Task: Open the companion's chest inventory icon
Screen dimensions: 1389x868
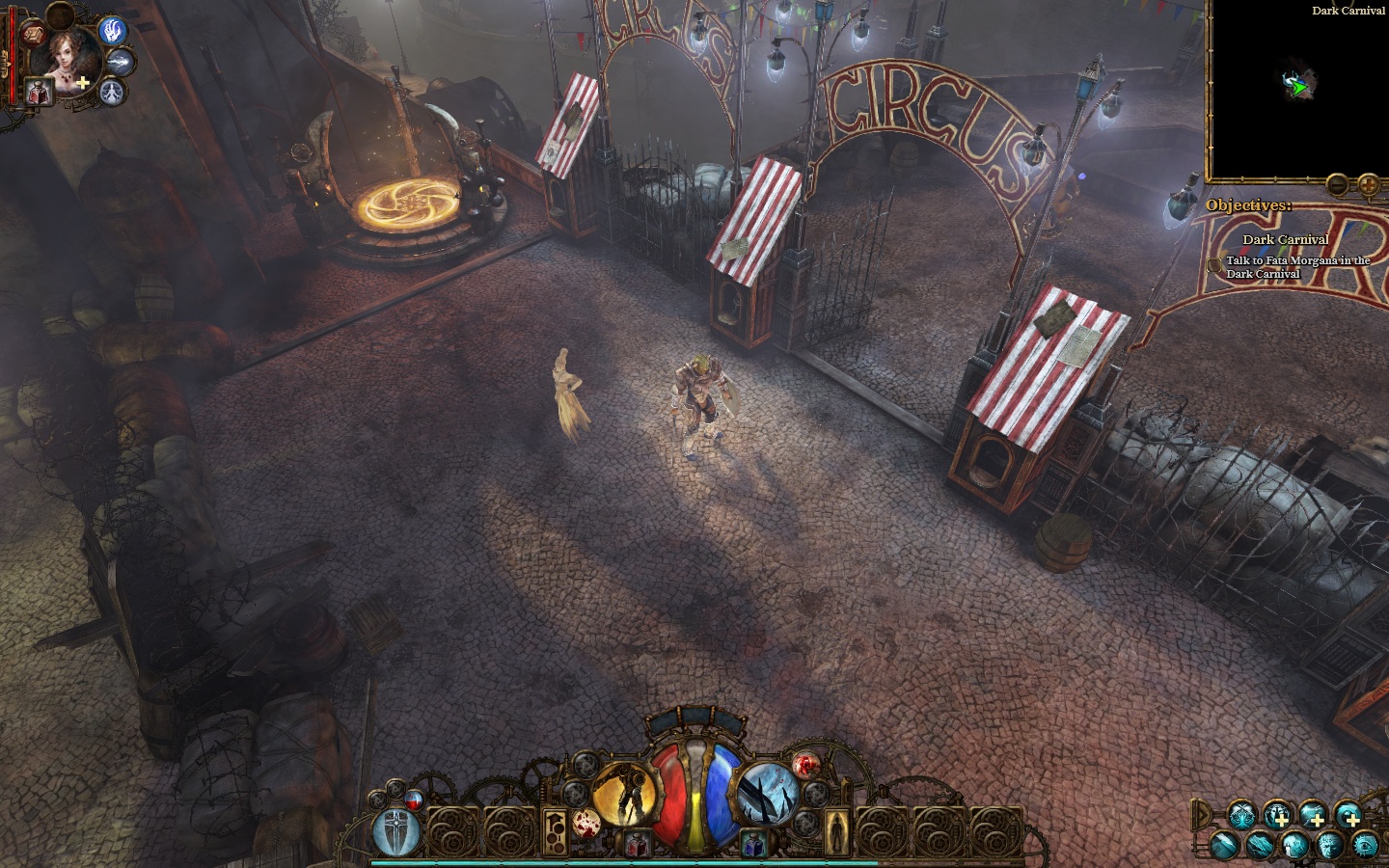Action: tap(32, 34)
